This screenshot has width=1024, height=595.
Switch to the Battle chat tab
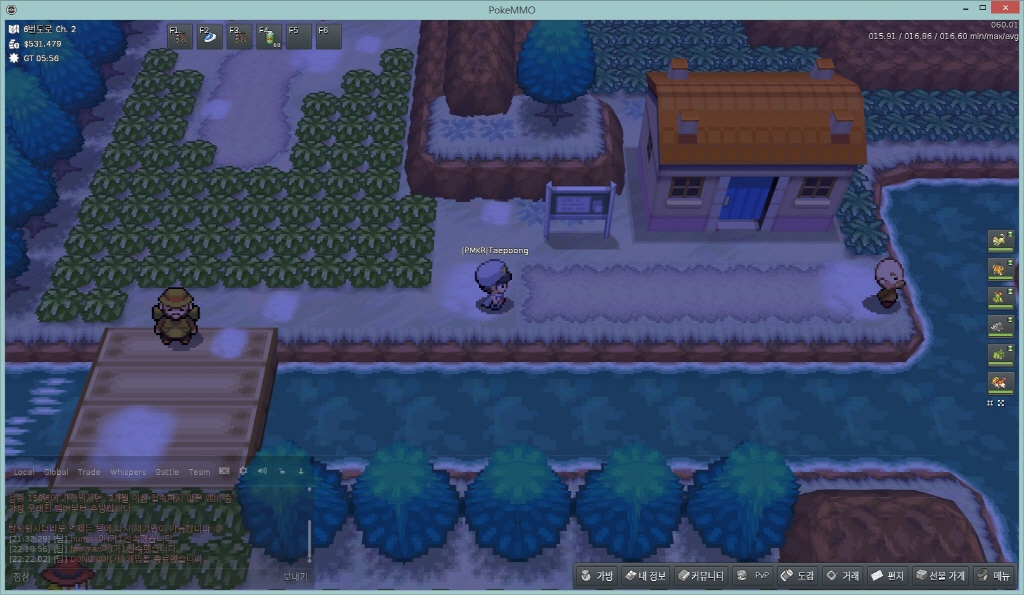tap(167, 472)
